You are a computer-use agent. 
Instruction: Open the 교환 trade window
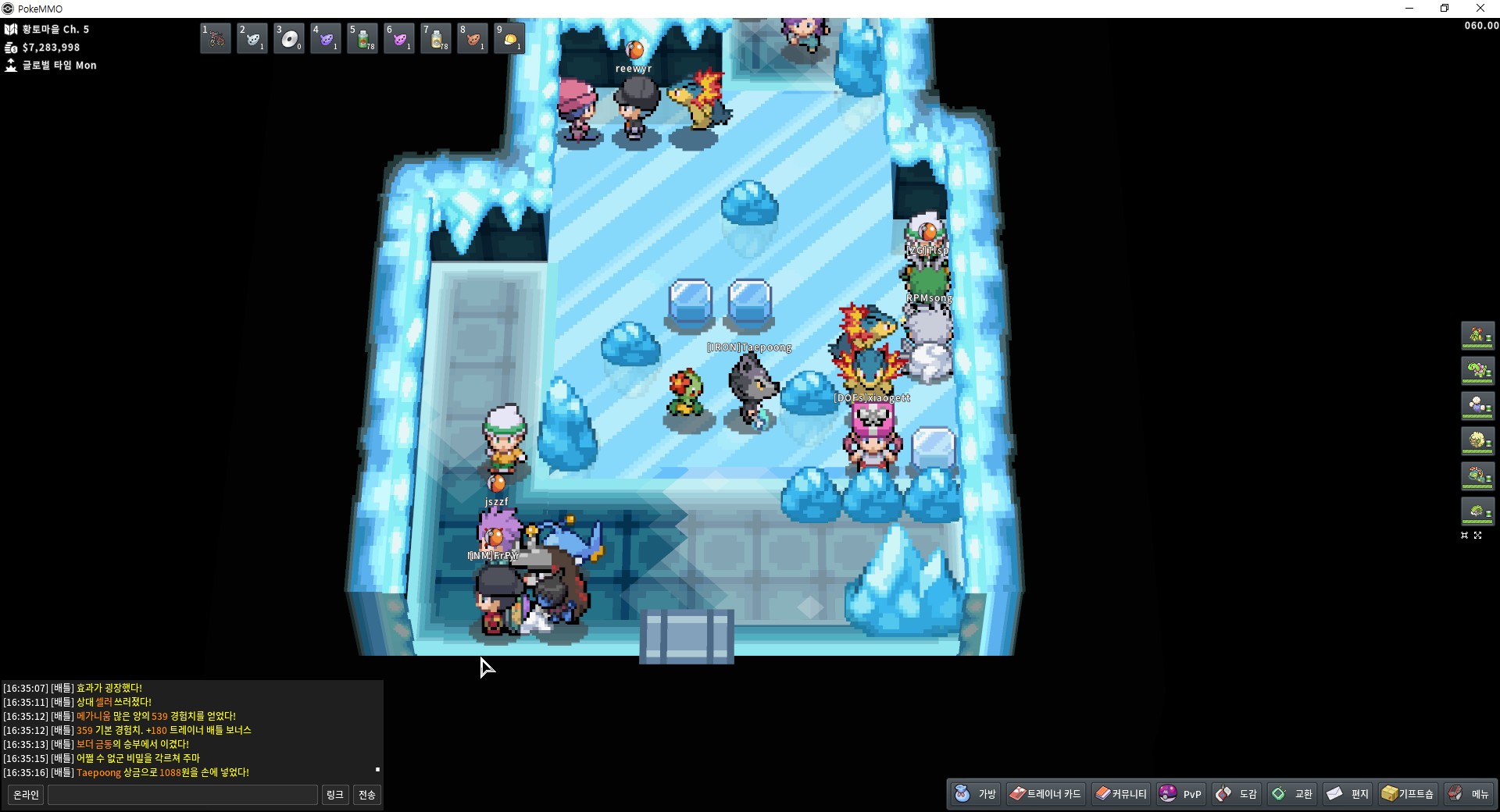1292,794
